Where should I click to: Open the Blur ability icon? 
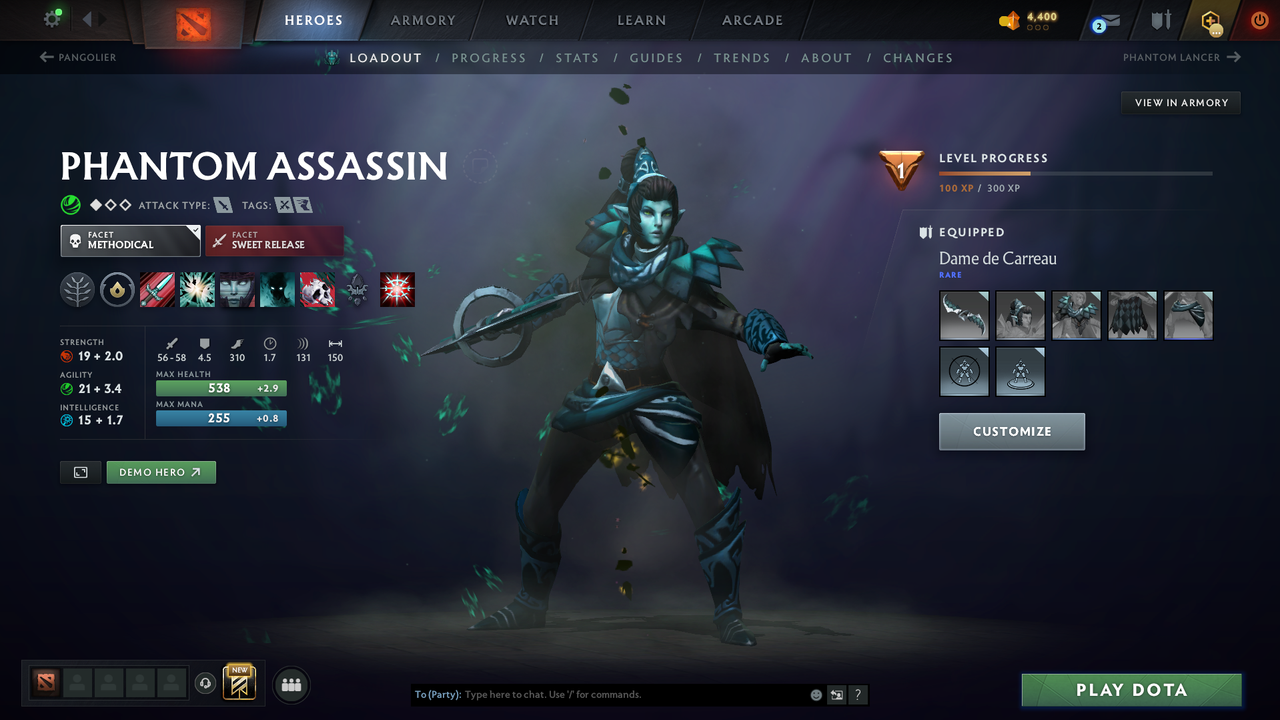tap(237, 289)
